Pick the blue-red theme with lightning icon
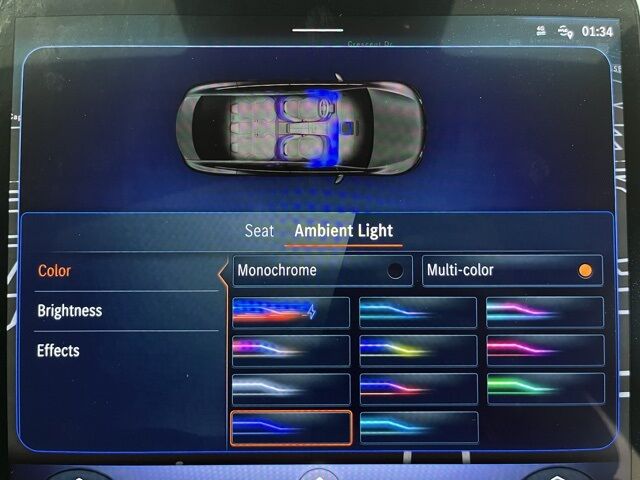 (291, 312)
